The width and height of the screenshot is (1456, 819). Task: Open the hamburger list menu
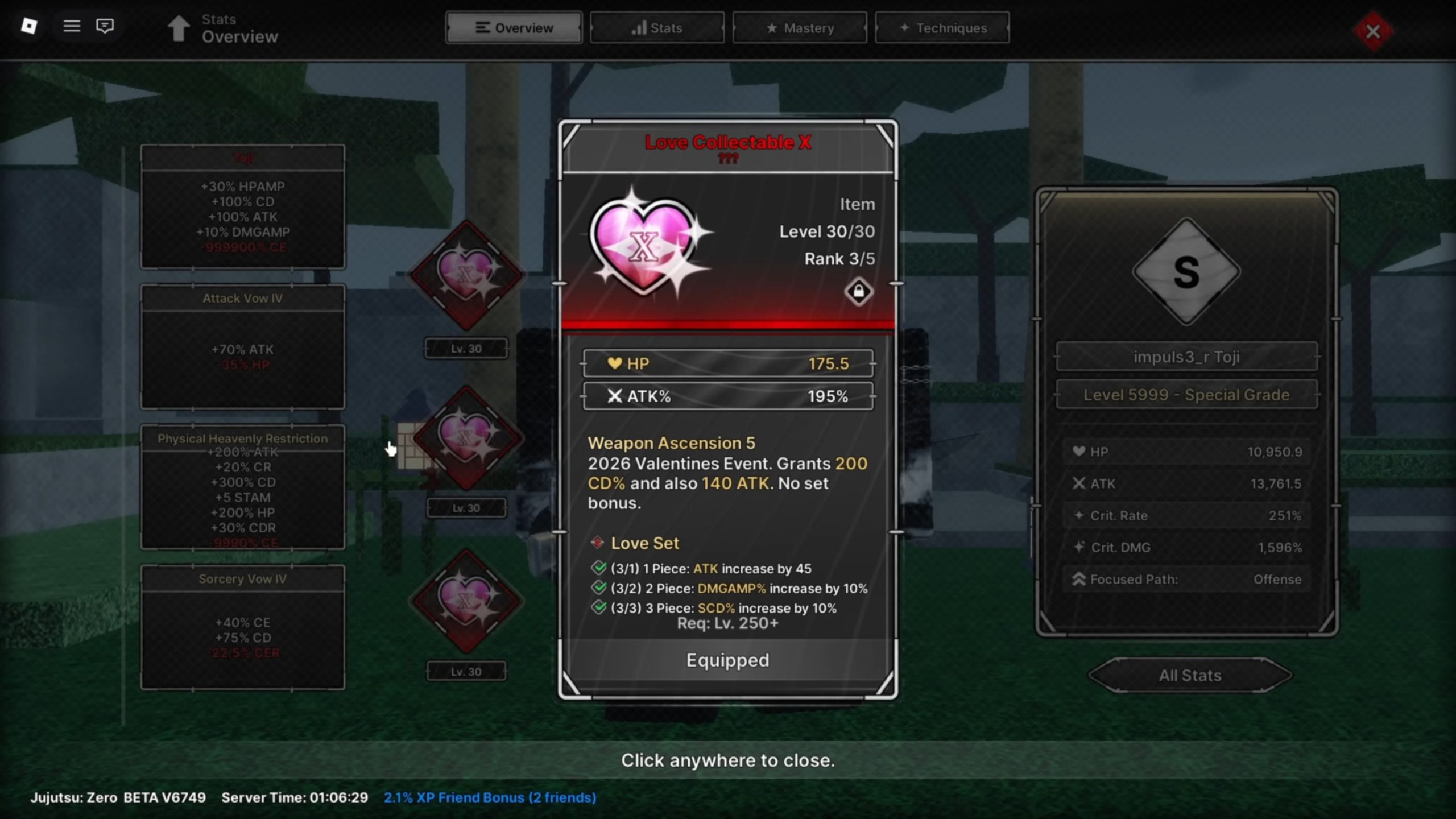pyautogui.click(x=72, y=26)
